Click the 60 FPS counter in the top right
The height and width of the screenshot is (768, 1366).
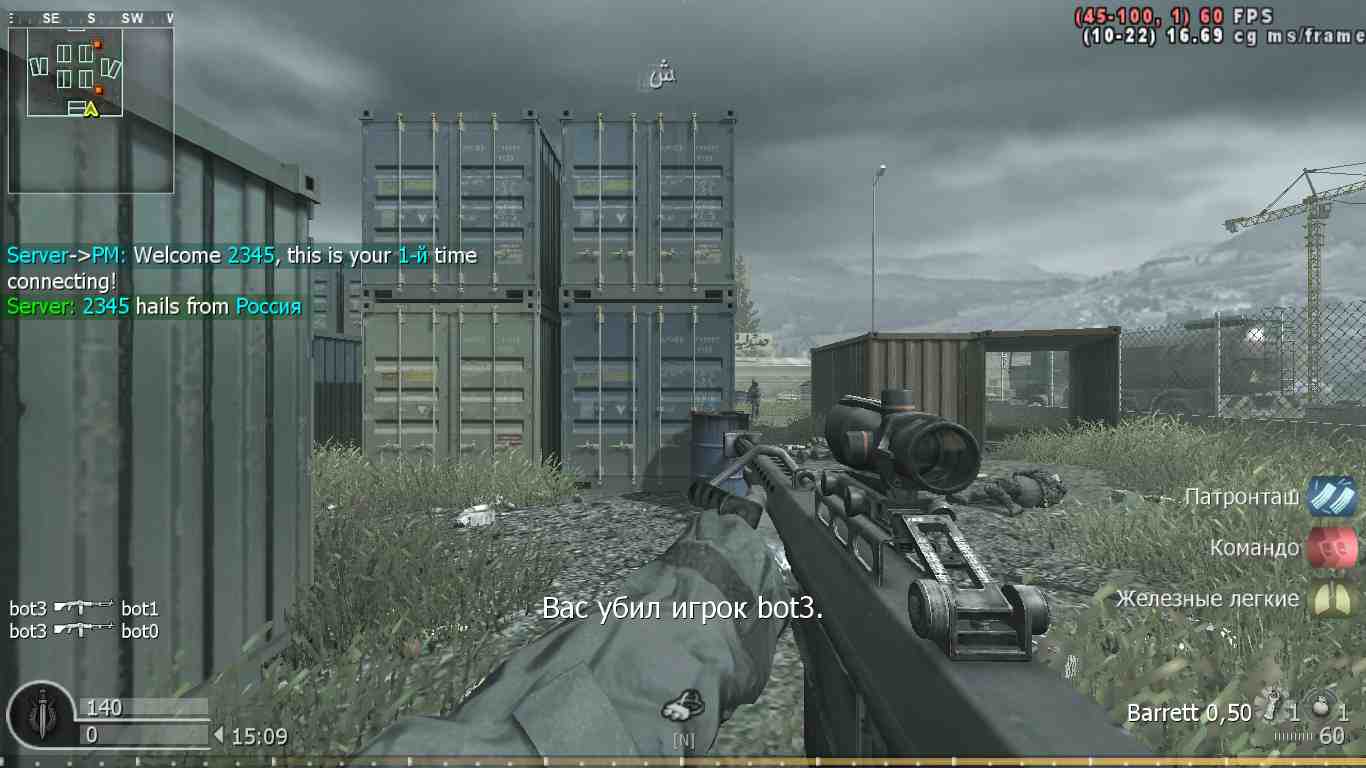pyautogui.click(x=1231, y=17)
